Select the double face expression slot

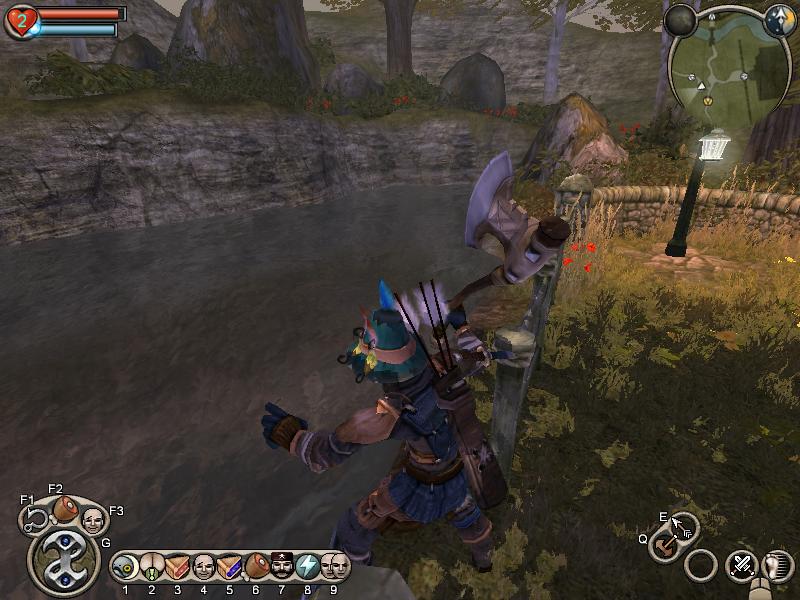[335, 566]
